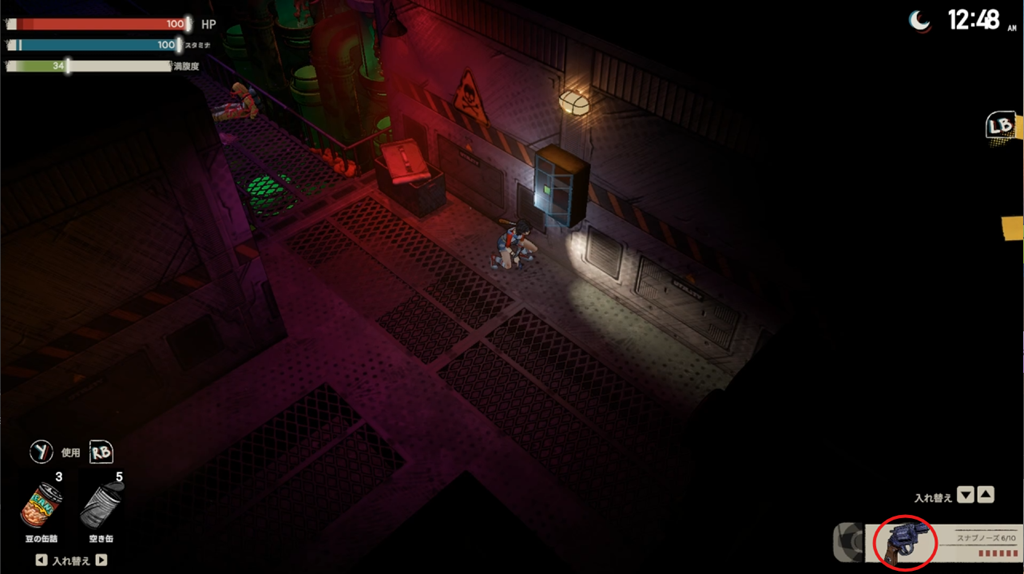Select the snub-nose revolver weapon icon
1024x574 pixels.
(x=904, y=542)
